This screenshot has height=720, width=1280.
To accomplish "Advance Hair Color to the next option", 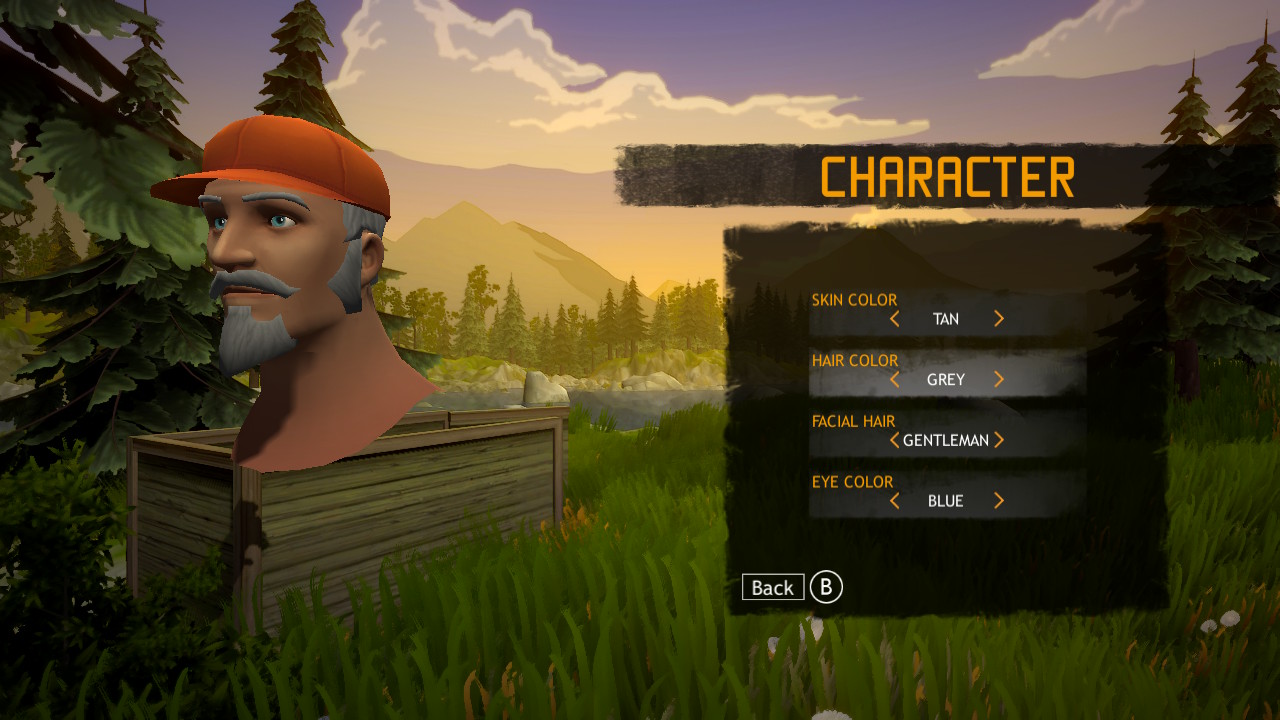I will pyautogui.click(x=998, y=379).
